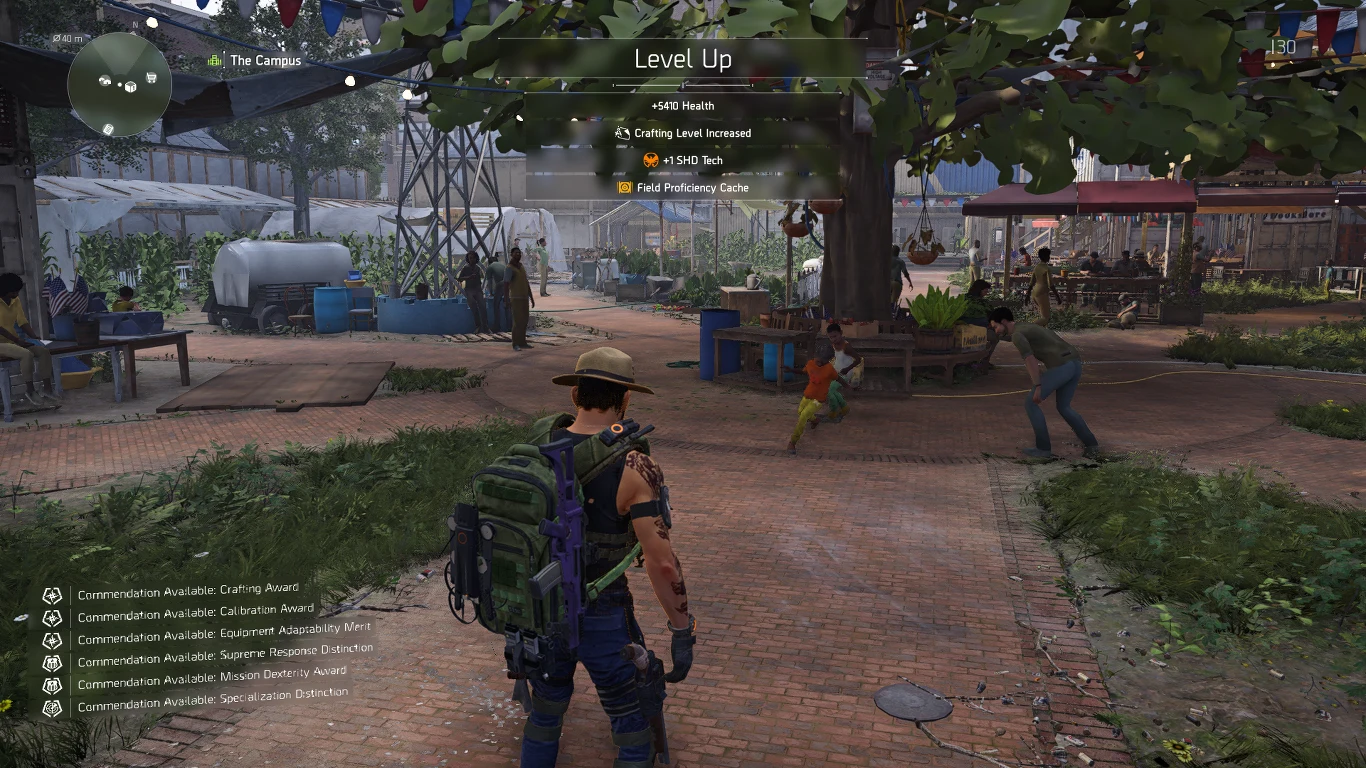Click the green settlement icon beside The Campus

pos(212,60)
